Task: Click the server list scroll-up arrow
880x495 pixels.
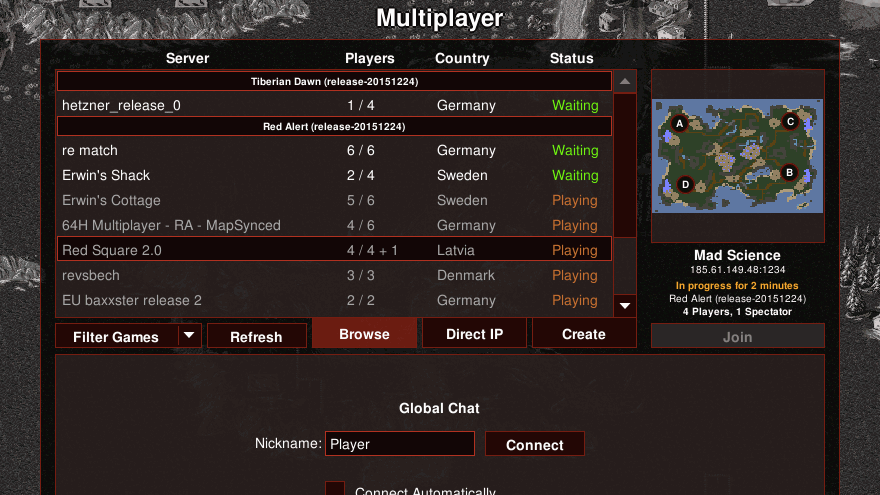Action: tap(625, 81)
